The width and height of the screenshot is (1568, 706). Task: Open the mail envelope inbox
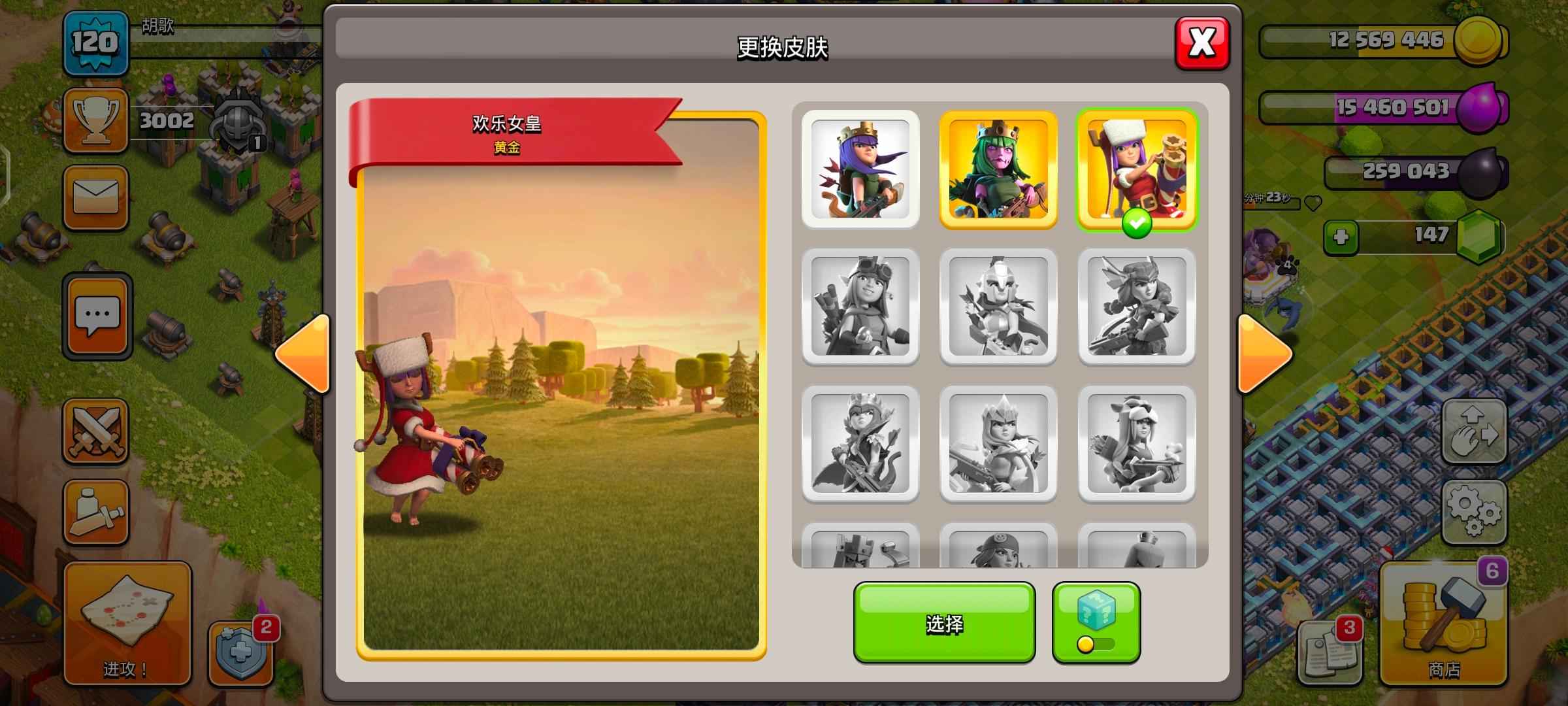(95, 197)
